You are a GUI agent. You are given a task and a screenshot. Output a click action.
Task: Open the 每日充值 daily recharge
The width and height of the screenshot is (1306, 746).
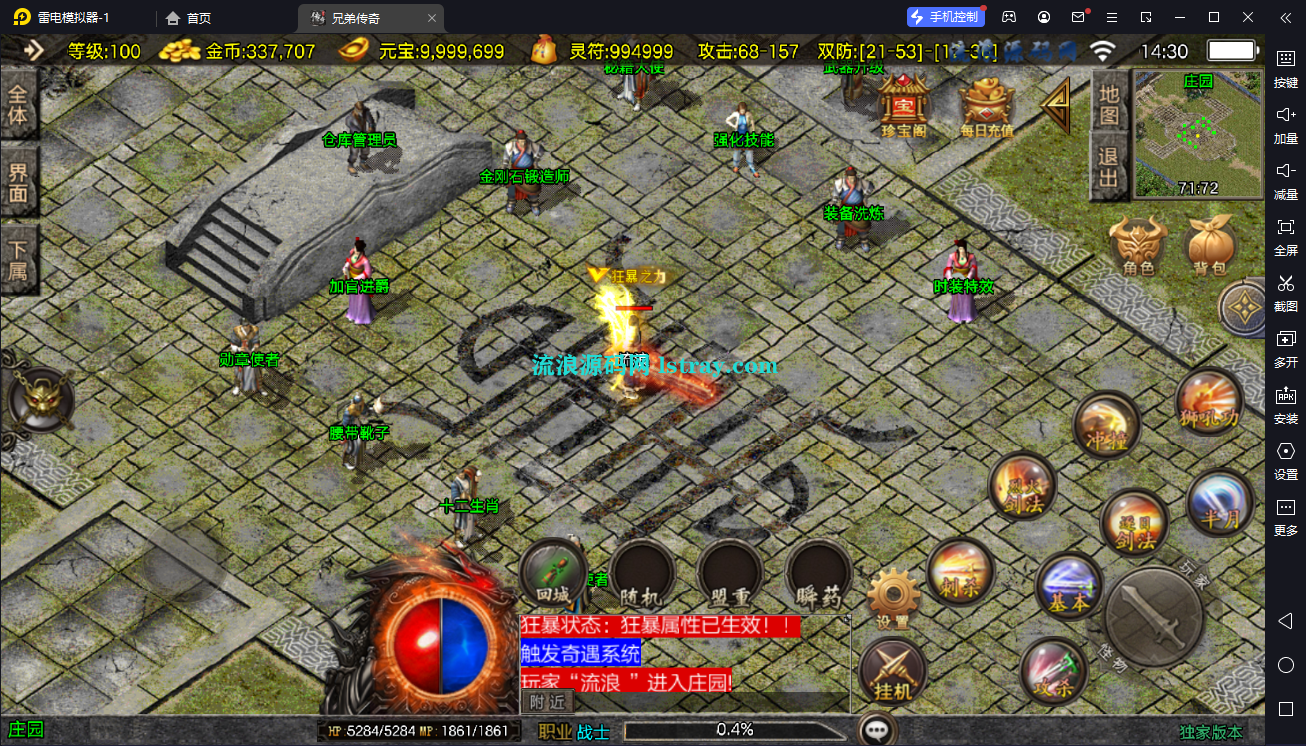click(986, 105)
